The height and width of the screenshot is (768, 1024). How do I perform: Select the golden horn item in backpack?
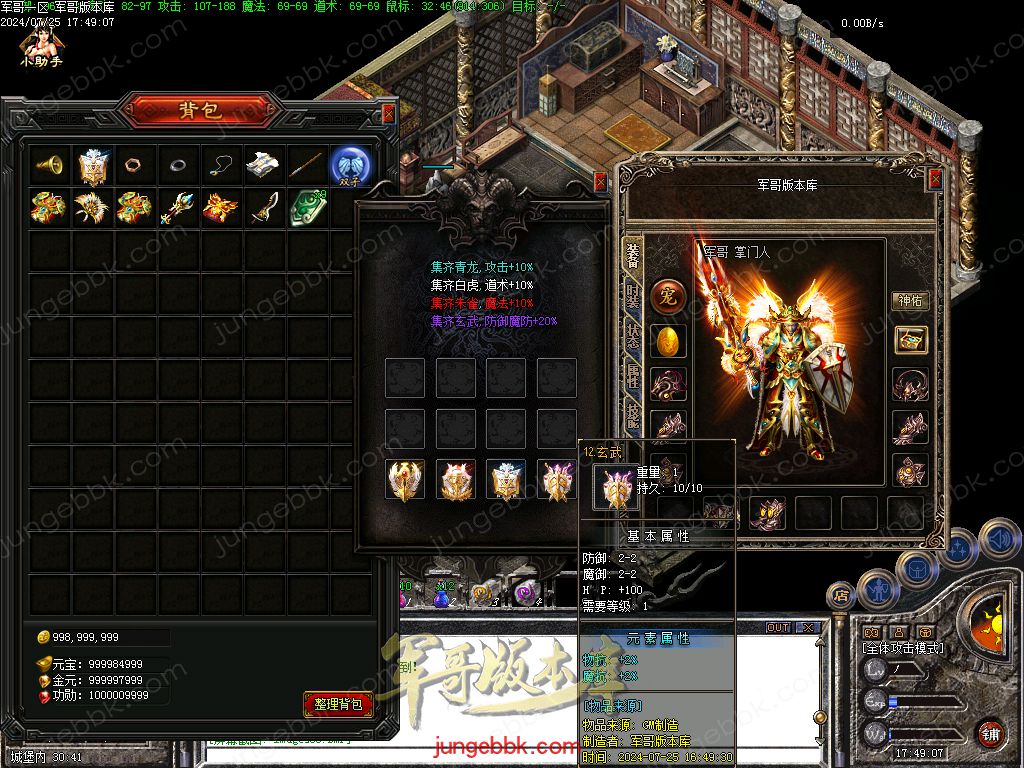tap(48, 165)
